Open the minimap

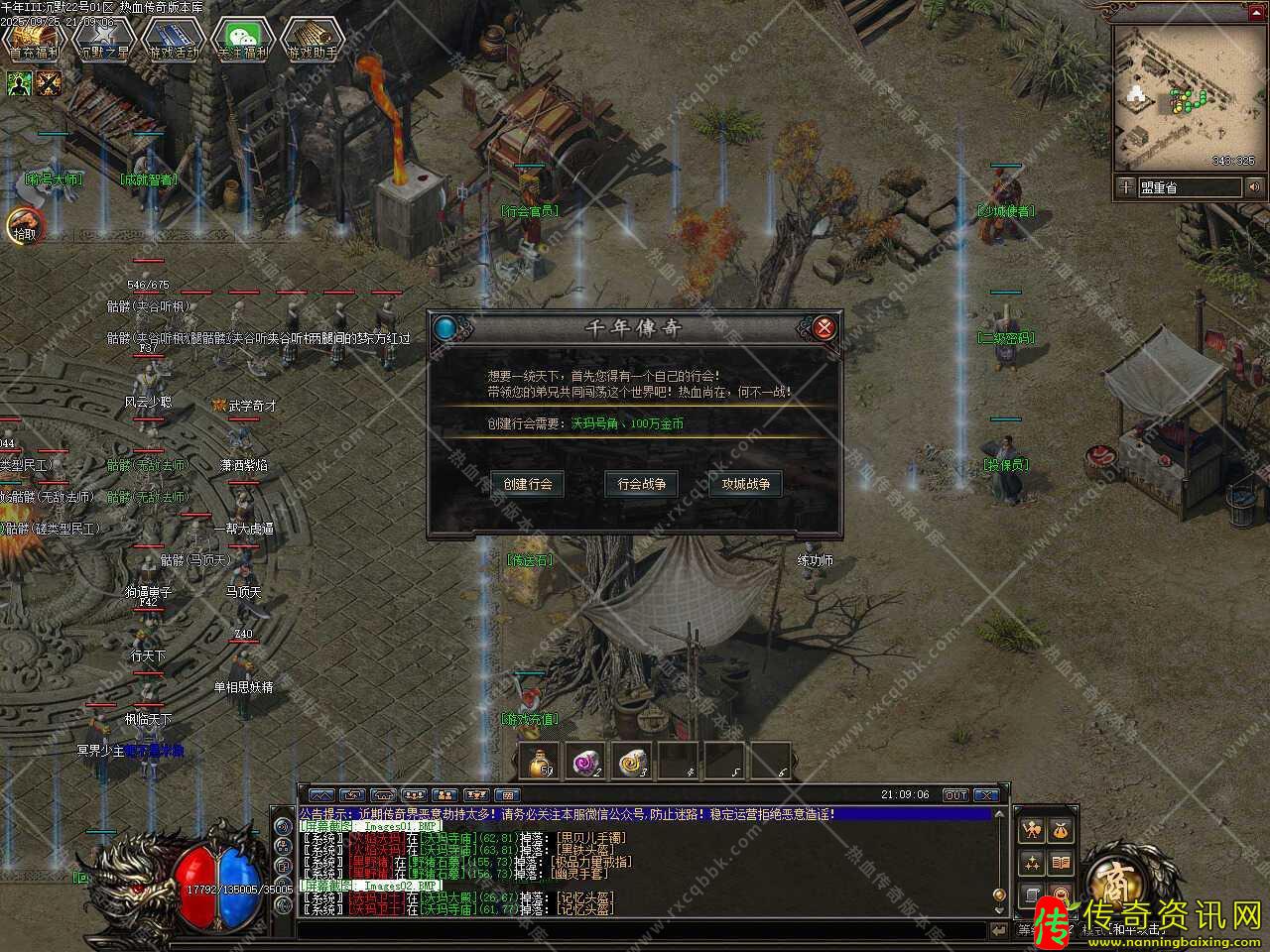[1184, 94]
